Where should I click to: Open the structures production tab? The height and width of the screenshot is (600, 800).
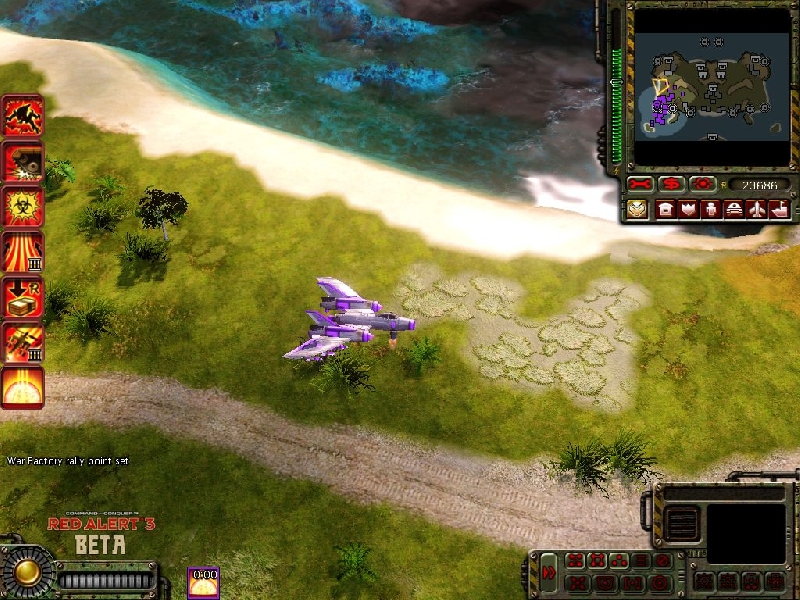coord(665,209)
